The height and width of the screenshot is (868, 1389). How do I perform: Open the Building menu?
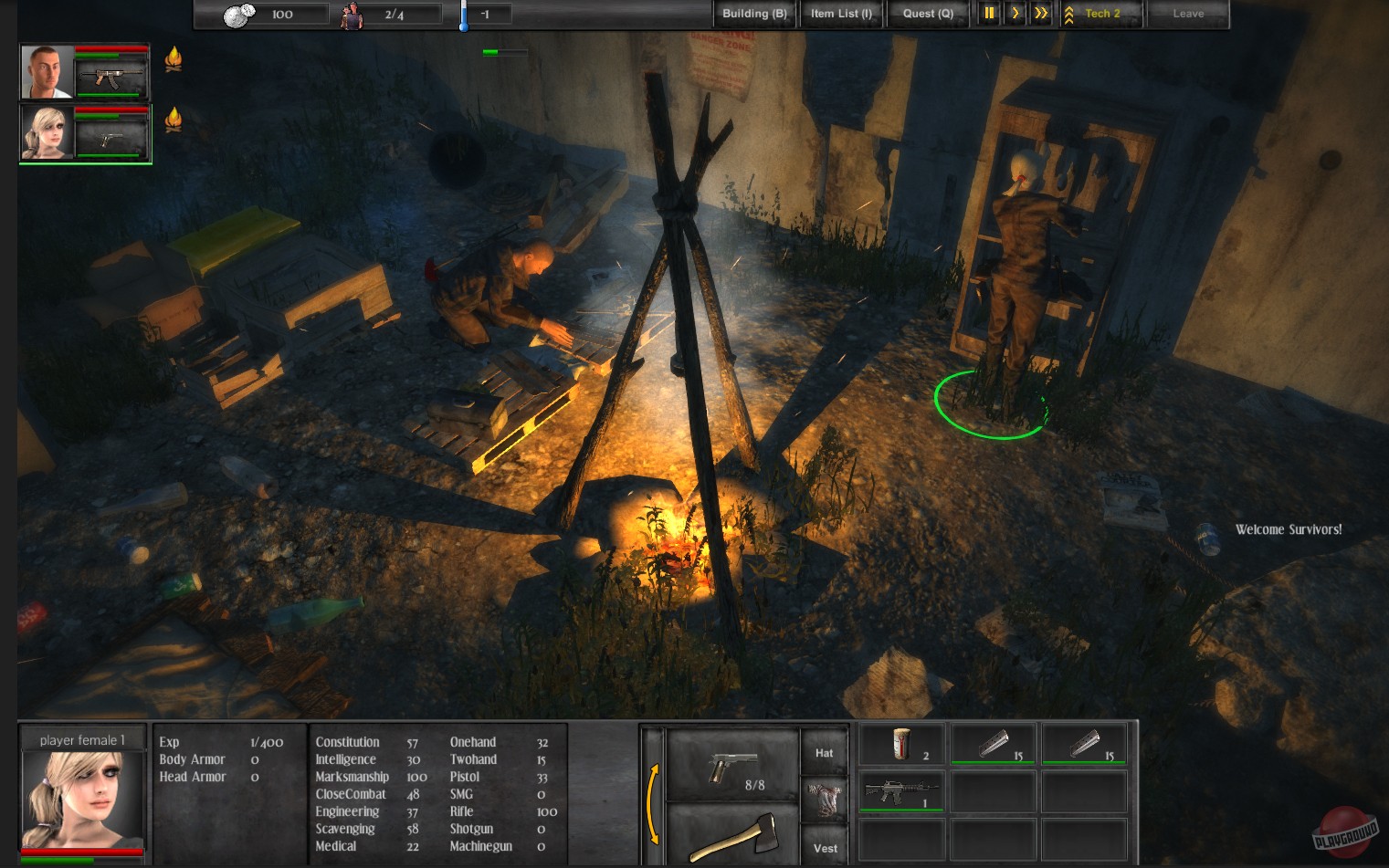click(x=753, y=14)
